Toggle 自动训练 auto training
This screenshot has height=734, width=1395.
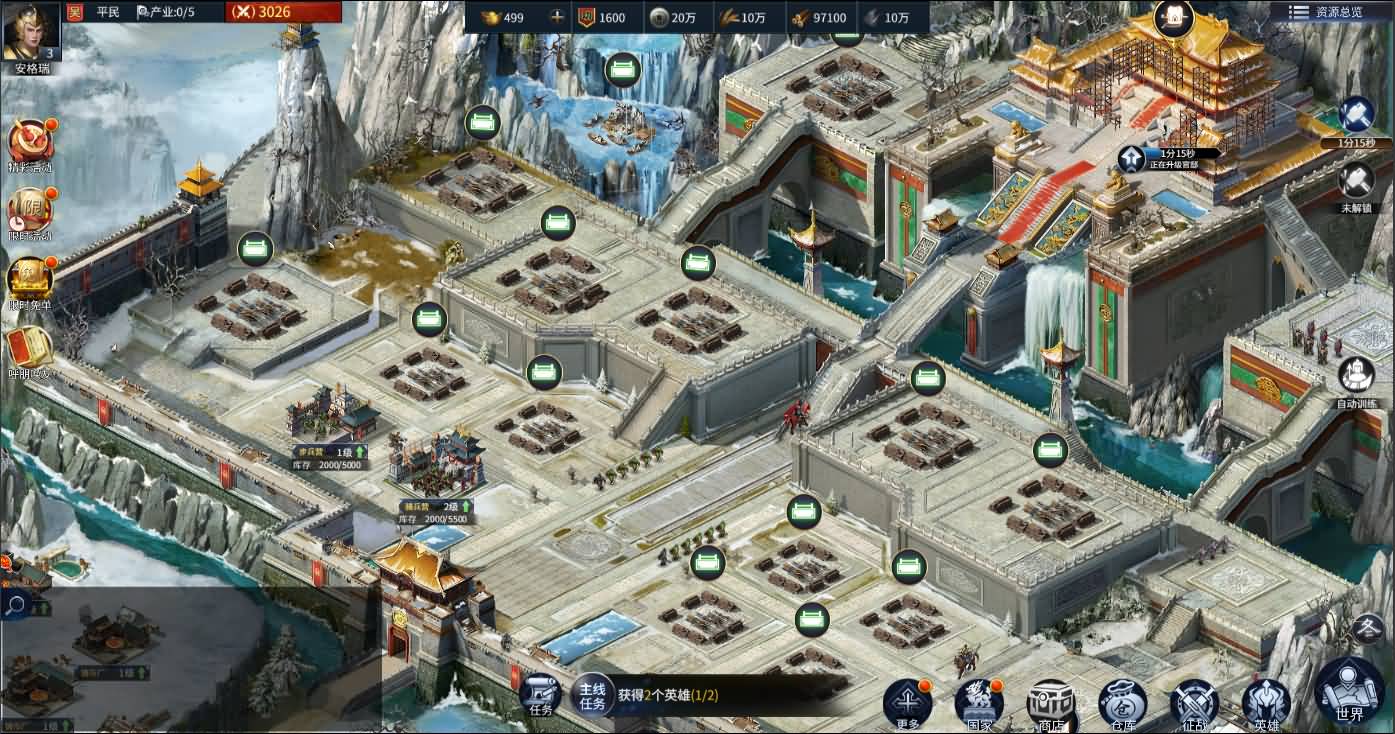coord(1356,377)
